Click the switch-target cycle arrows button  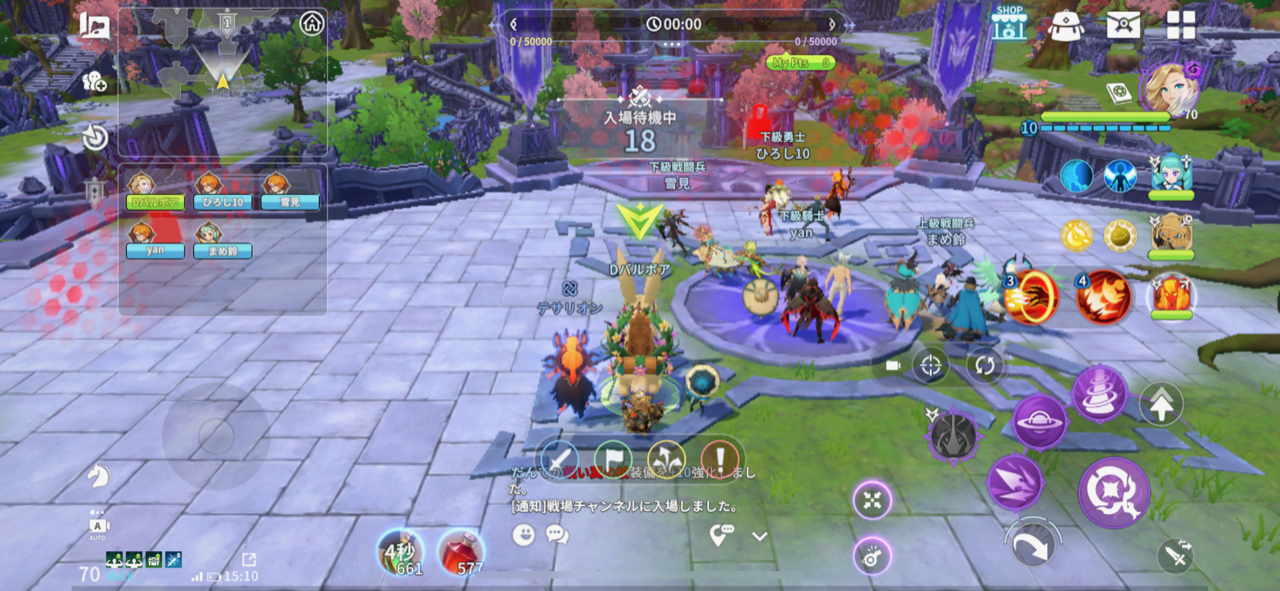point(985,366)
